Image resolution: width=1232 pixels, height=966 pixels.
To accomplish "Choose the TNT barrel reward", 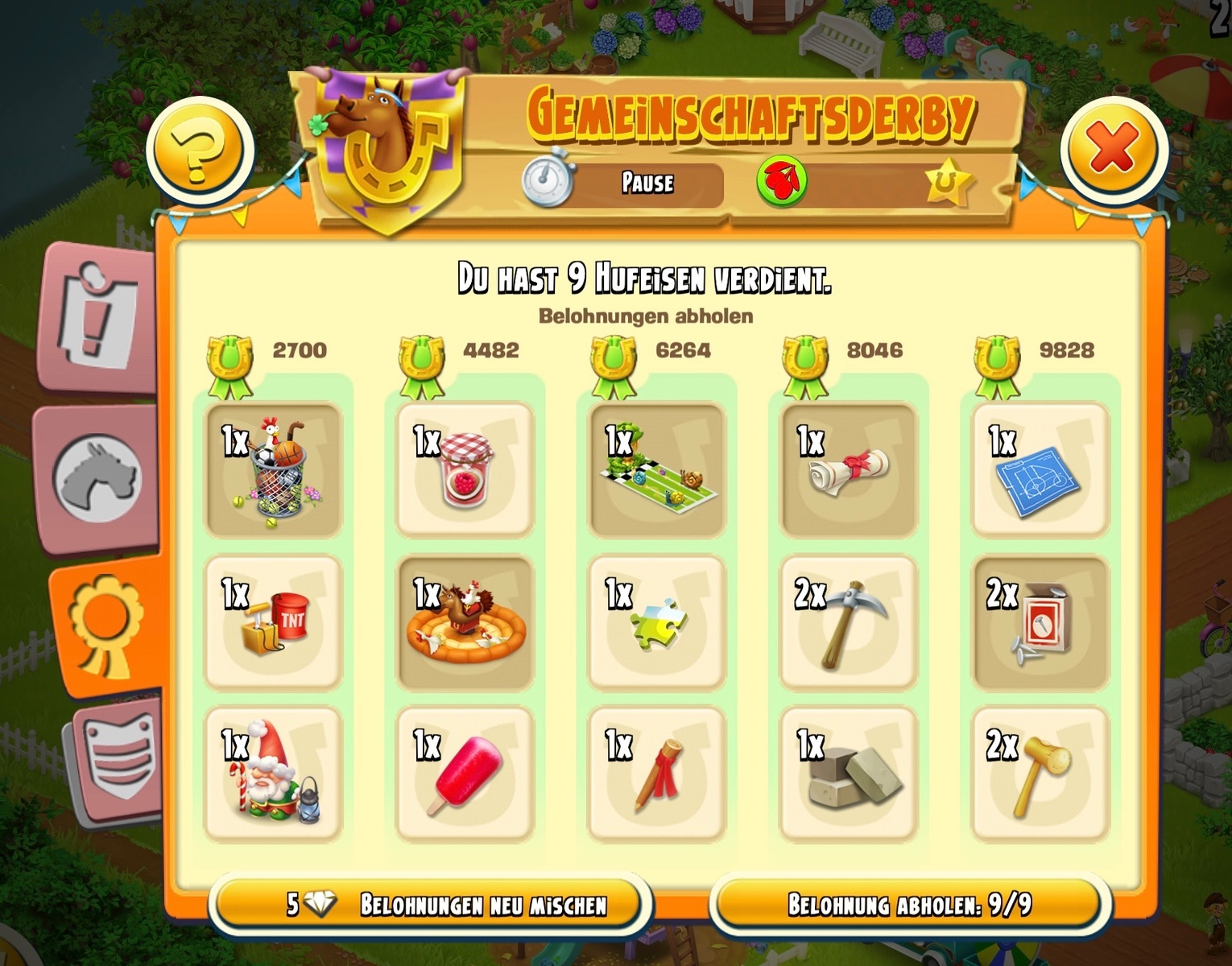I will coord(274,623).
